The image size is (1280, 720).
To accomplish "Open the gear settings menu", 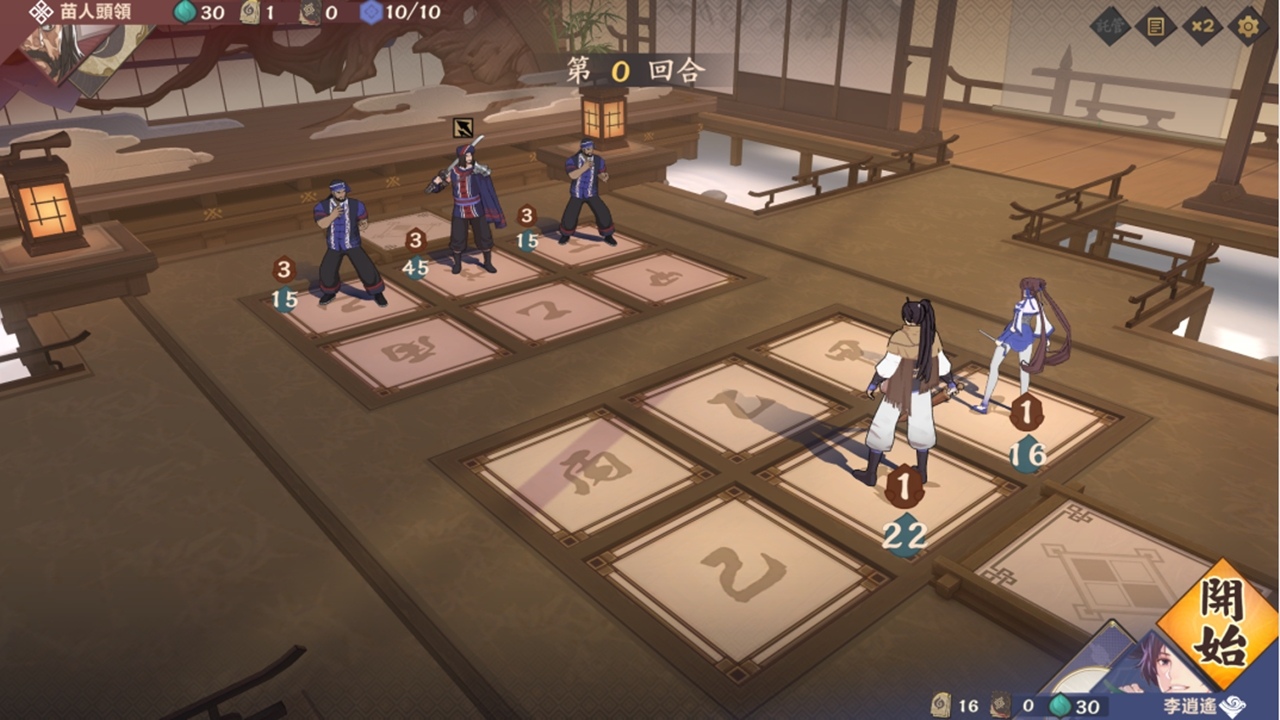I will click(x=1247, y=26).
